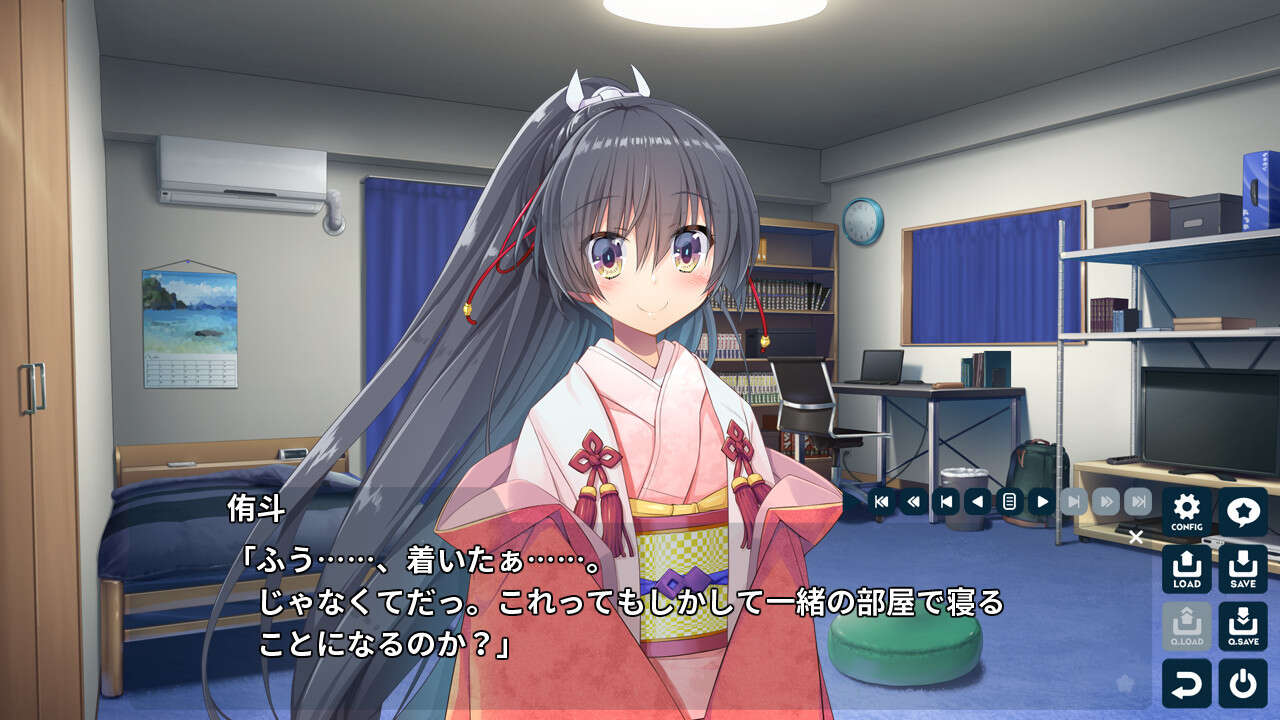The height and width of the screenshot is (720, 1280).
Task: Click the double-left-chevron rewind button
Action: pyautogui.click(x=913, y=501)
